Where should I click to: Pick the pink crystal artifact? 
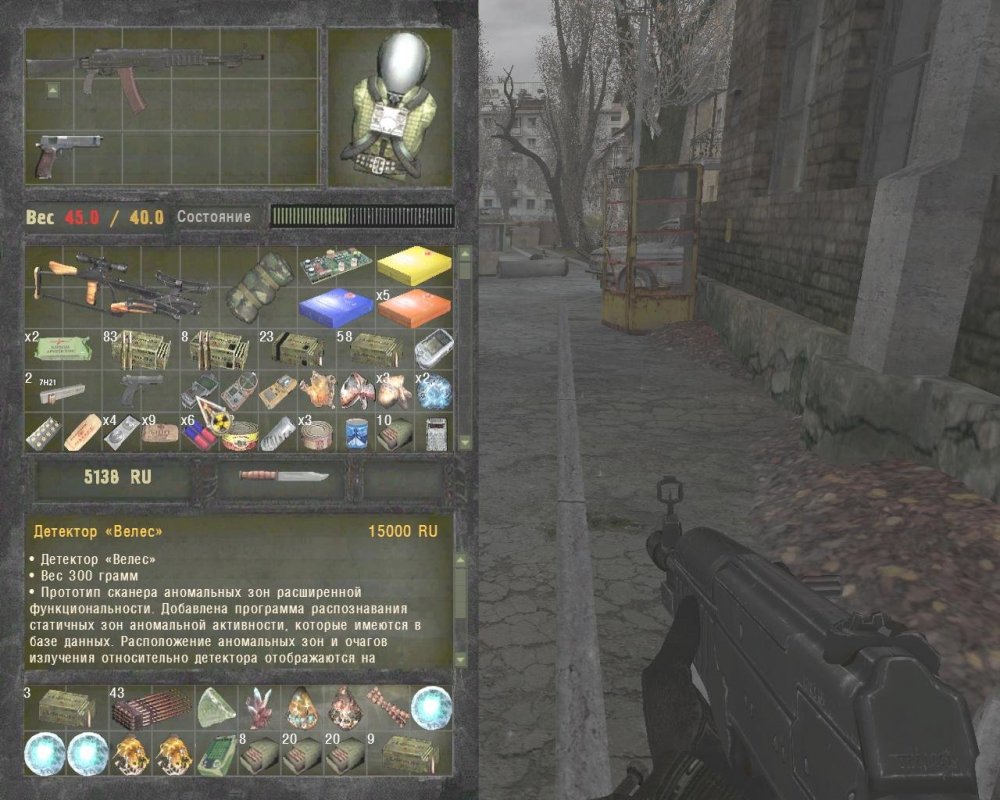pos(259,706)
